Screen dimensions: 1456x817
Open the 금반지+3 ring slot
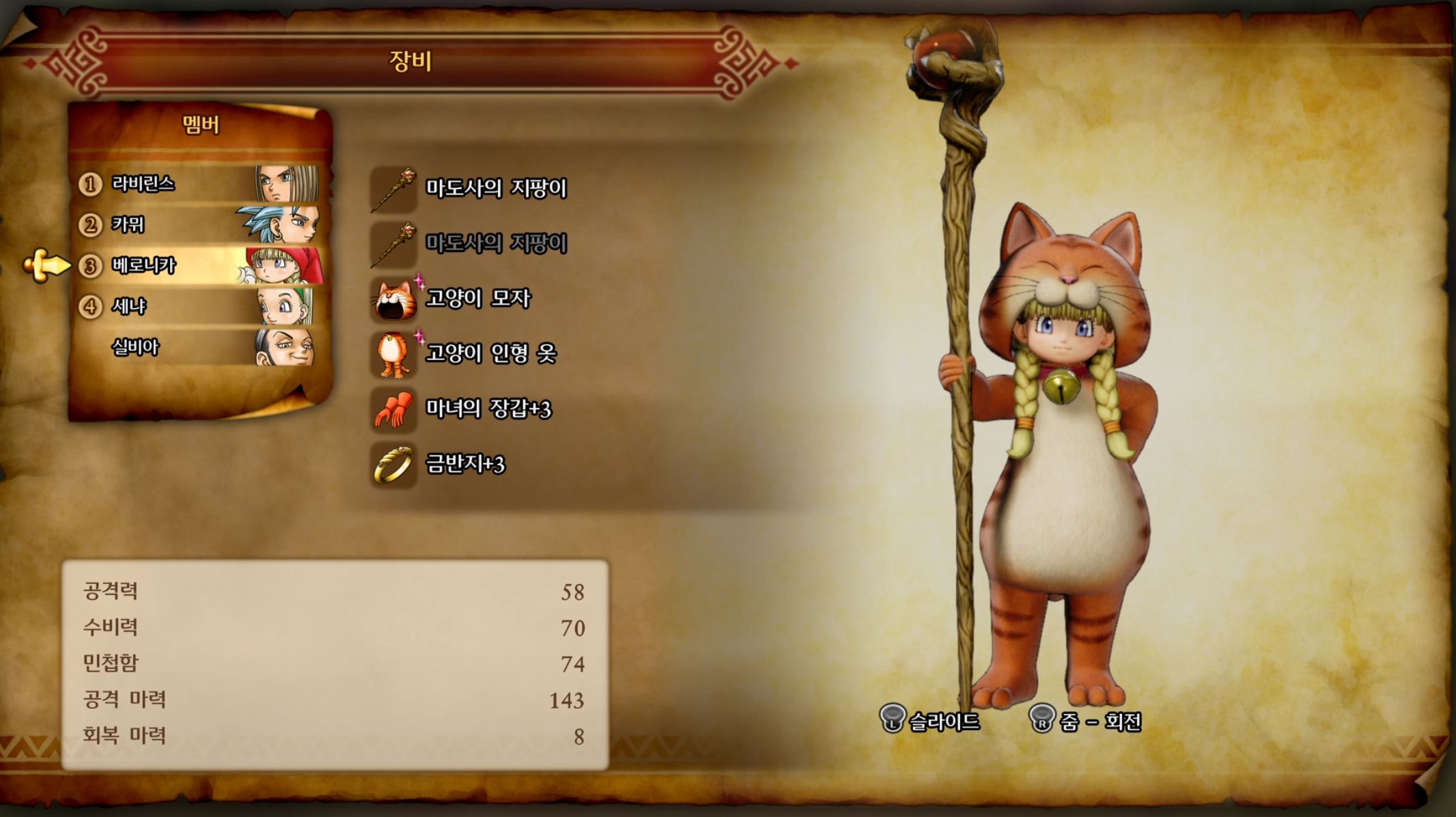point(464,464)
